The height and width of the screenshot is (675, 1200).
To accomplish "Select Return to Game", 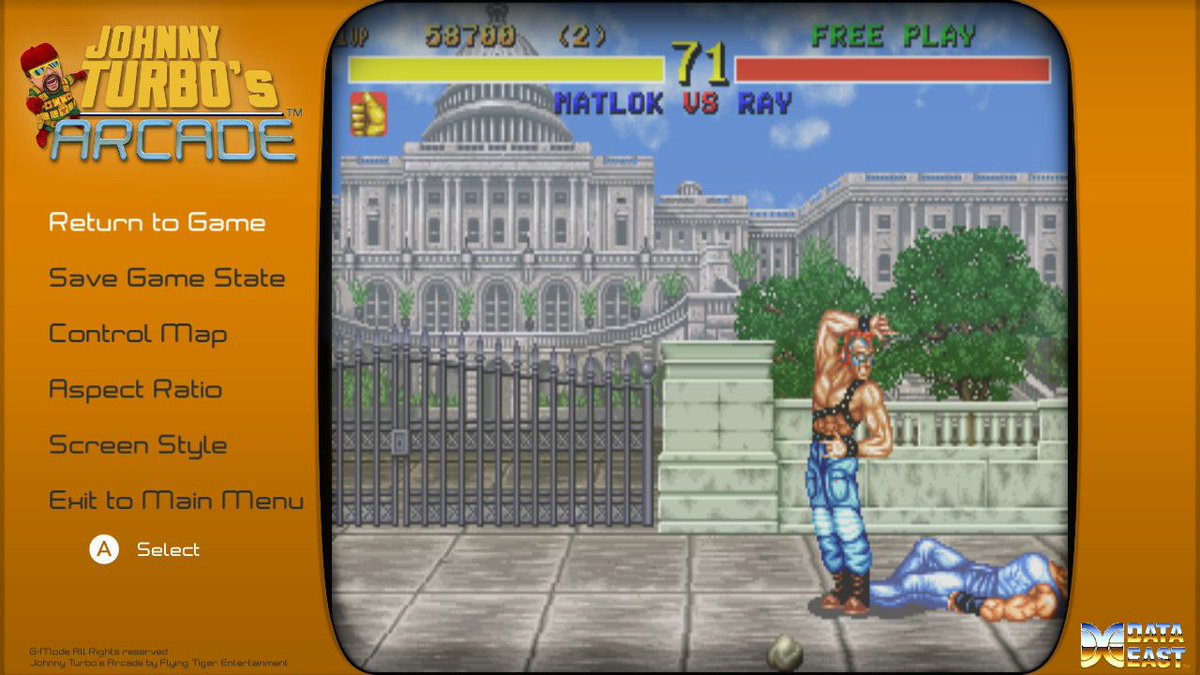I will (x=157, y=223).
